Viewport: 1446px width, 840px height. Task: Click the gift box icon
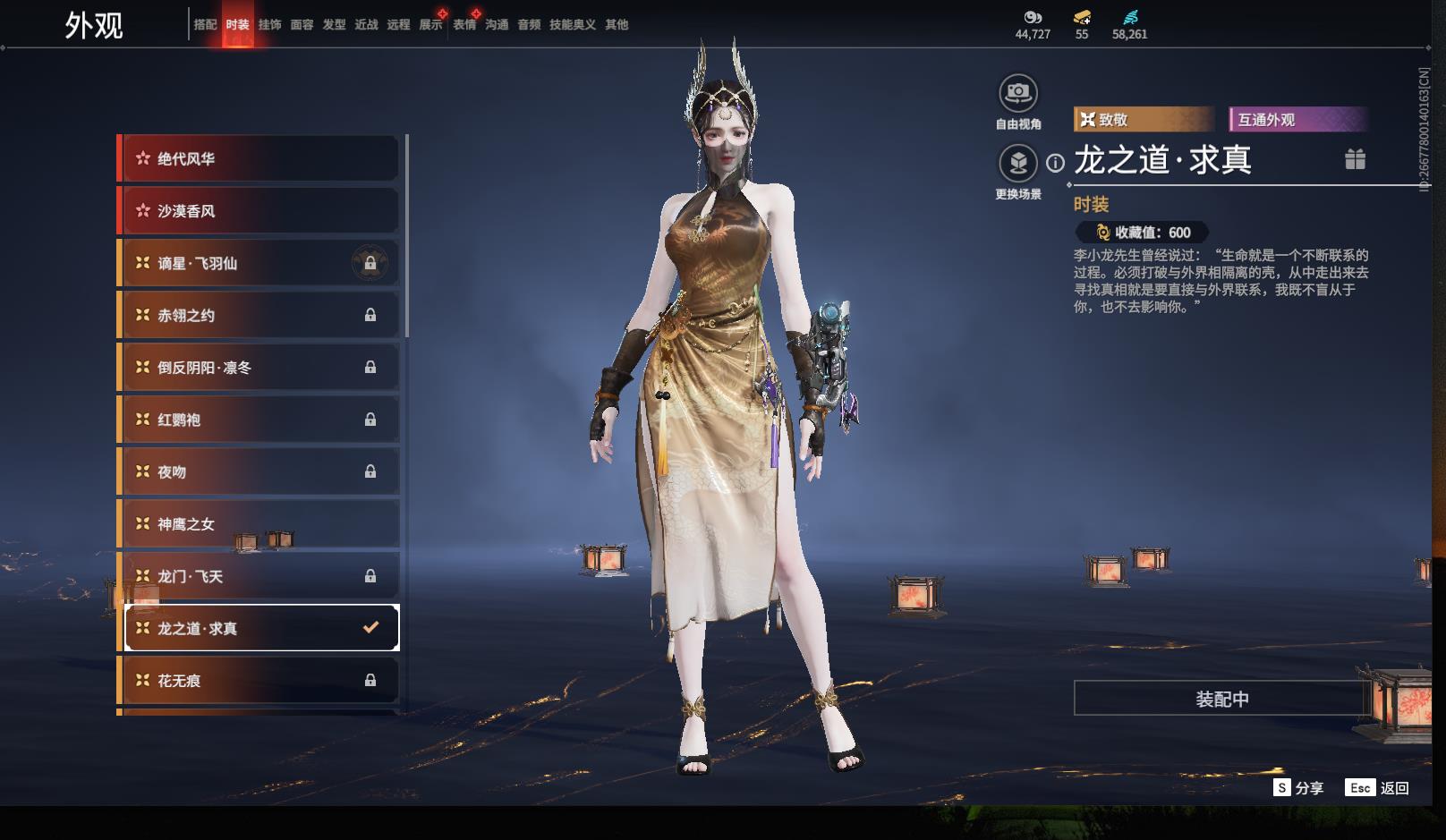click(1355, 159)
